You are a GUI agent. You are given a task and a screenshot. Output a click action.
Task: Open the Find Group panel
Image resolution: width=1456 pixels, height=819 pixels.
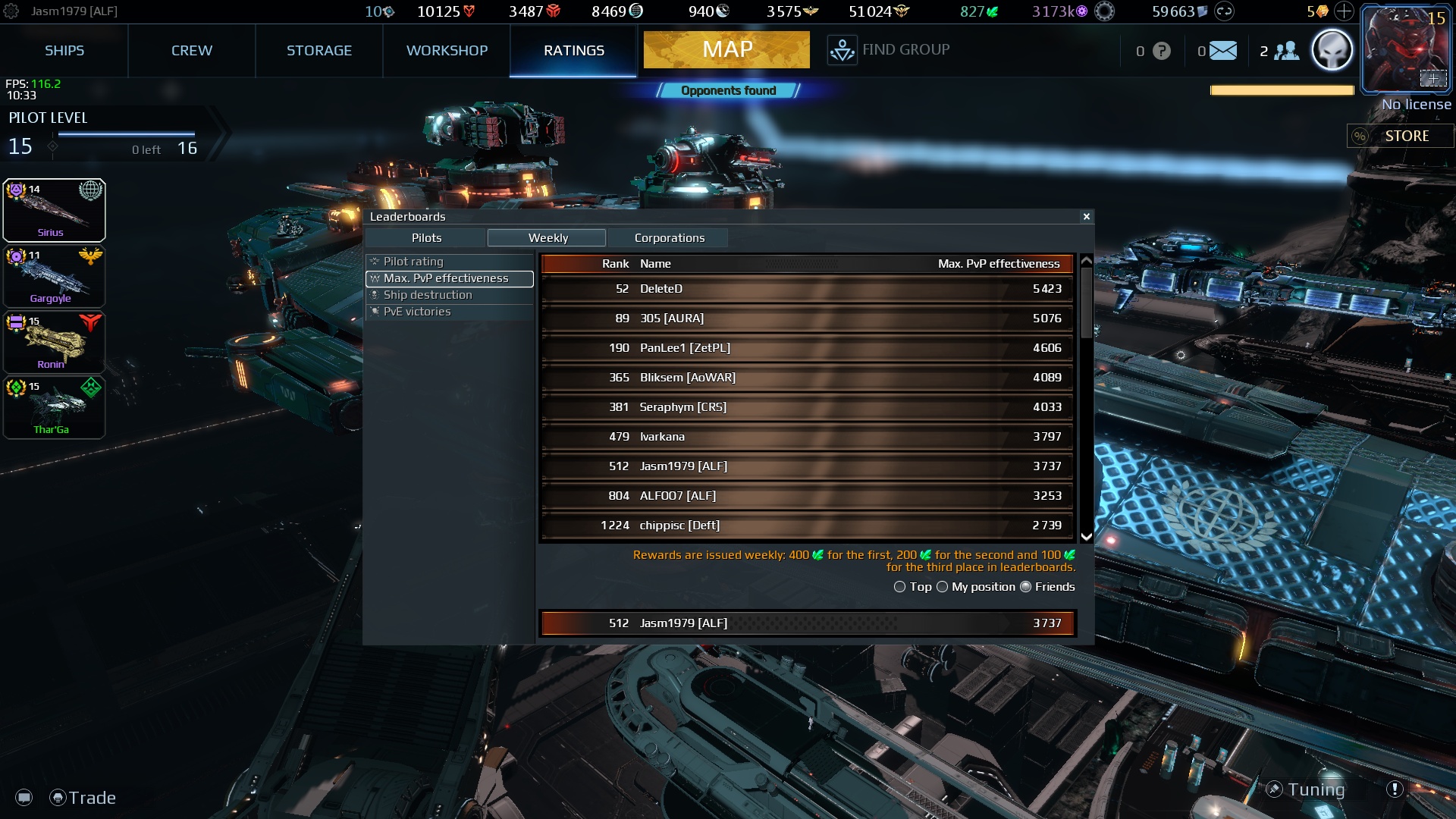[889, 50]
